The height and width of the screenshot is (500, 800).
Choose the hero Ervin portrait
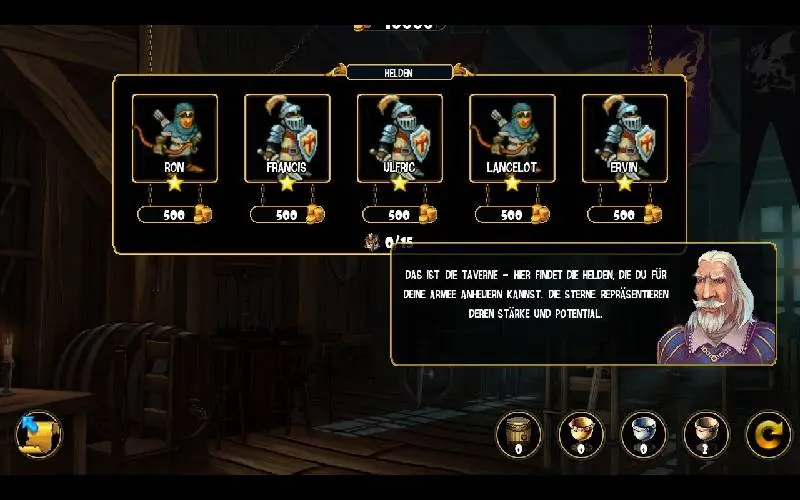[x=624, y=138]
